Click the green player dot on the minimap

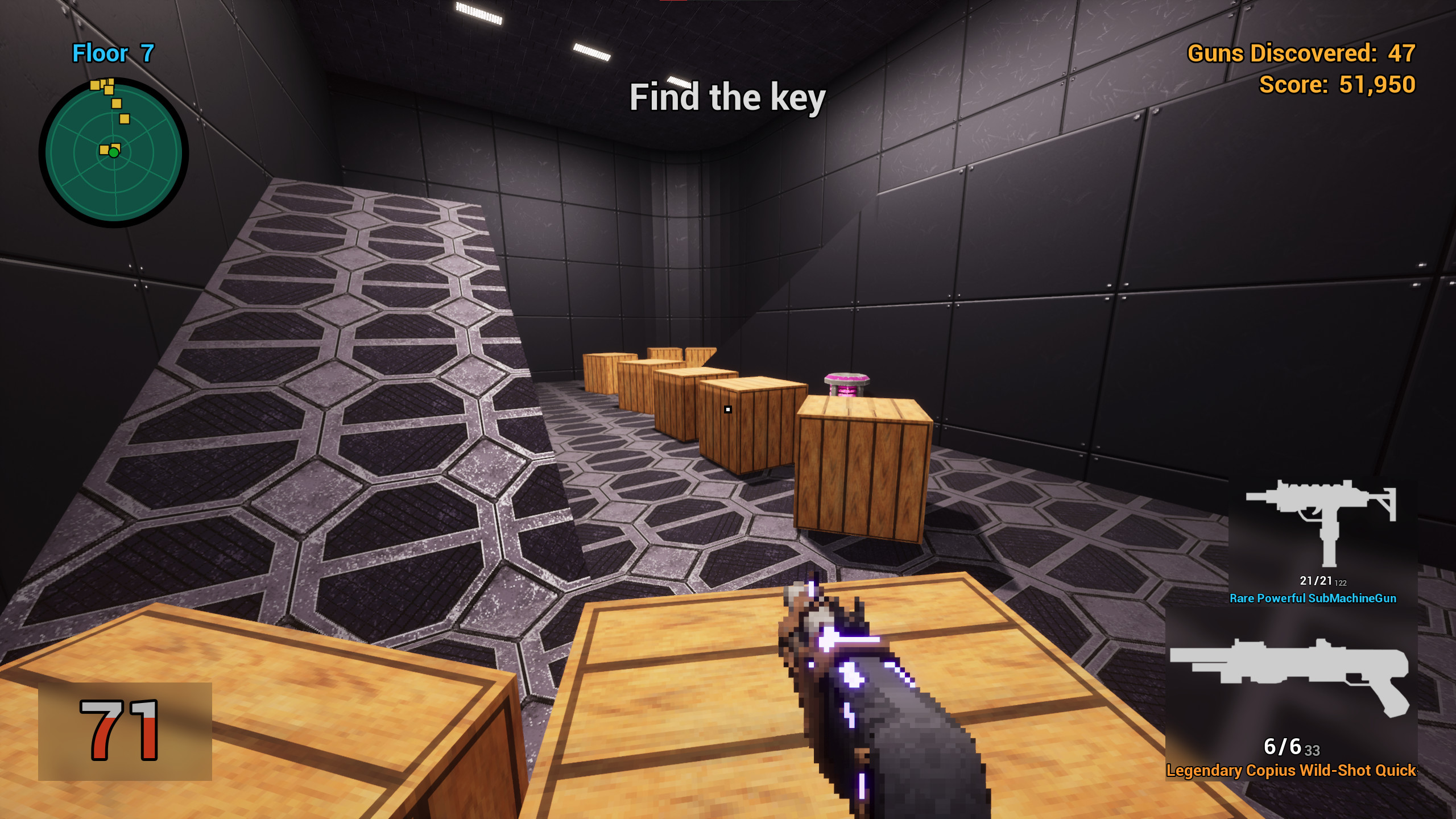(114, 152)
